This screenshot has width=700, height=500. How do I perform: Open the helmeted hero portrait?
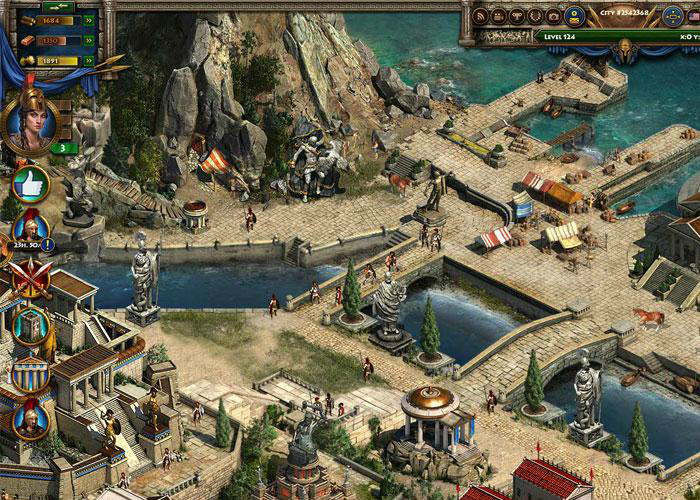pos(28,121)
